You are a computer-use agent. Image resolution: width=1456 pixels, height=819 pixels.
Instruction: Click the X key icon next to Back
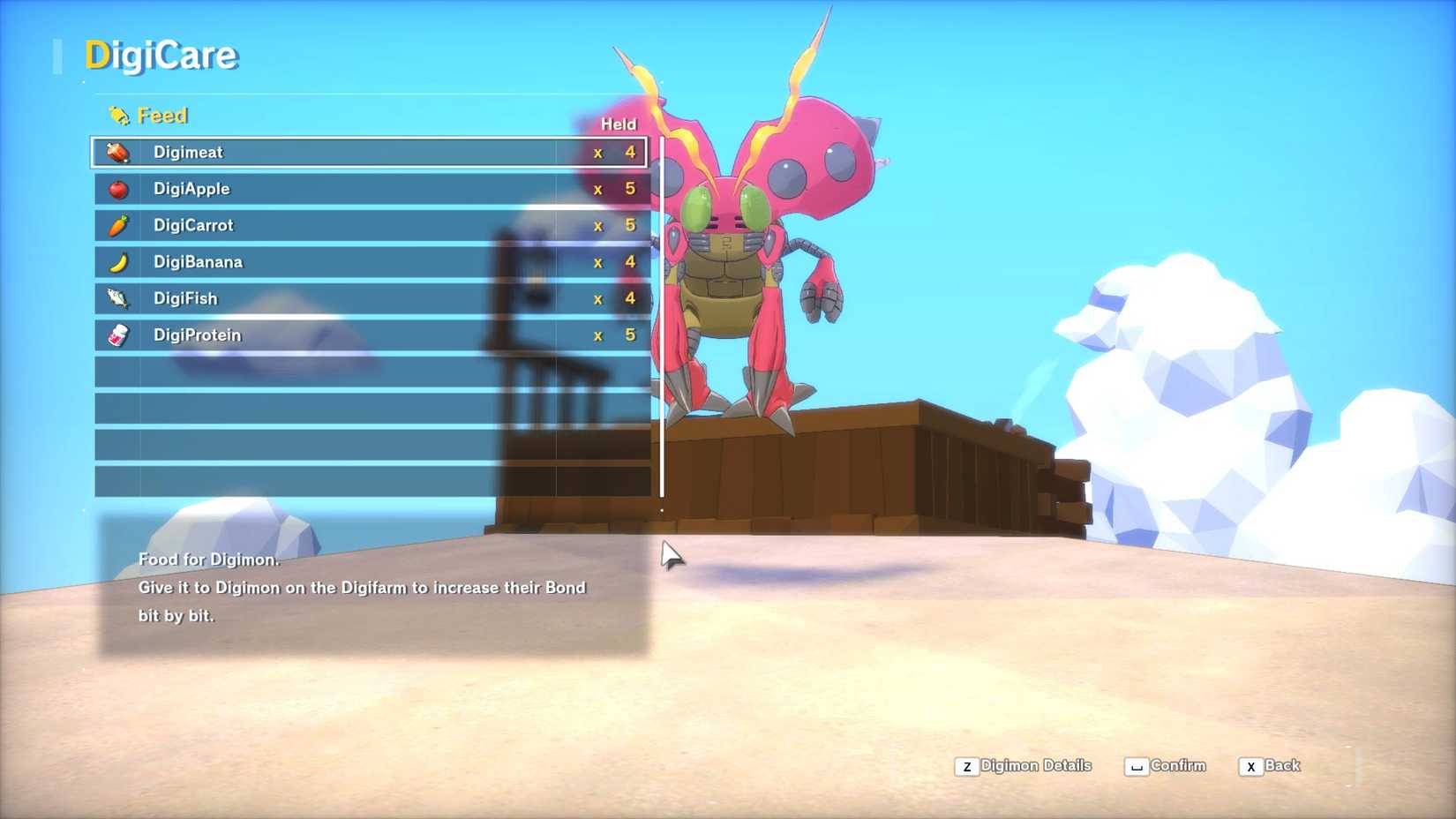(1251, 766)
